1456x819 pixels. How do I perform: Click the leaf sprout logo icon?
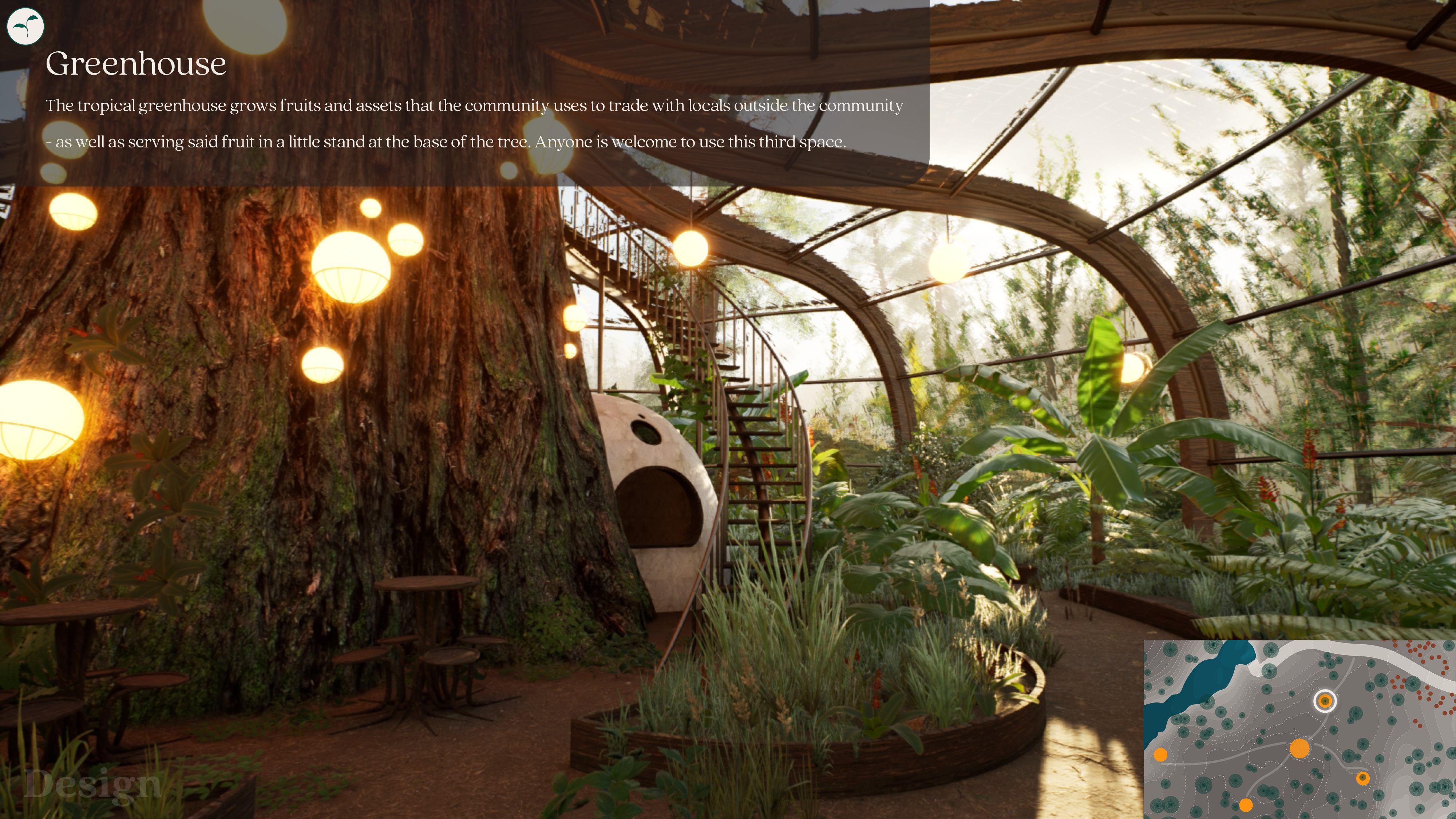coord(25,26)
